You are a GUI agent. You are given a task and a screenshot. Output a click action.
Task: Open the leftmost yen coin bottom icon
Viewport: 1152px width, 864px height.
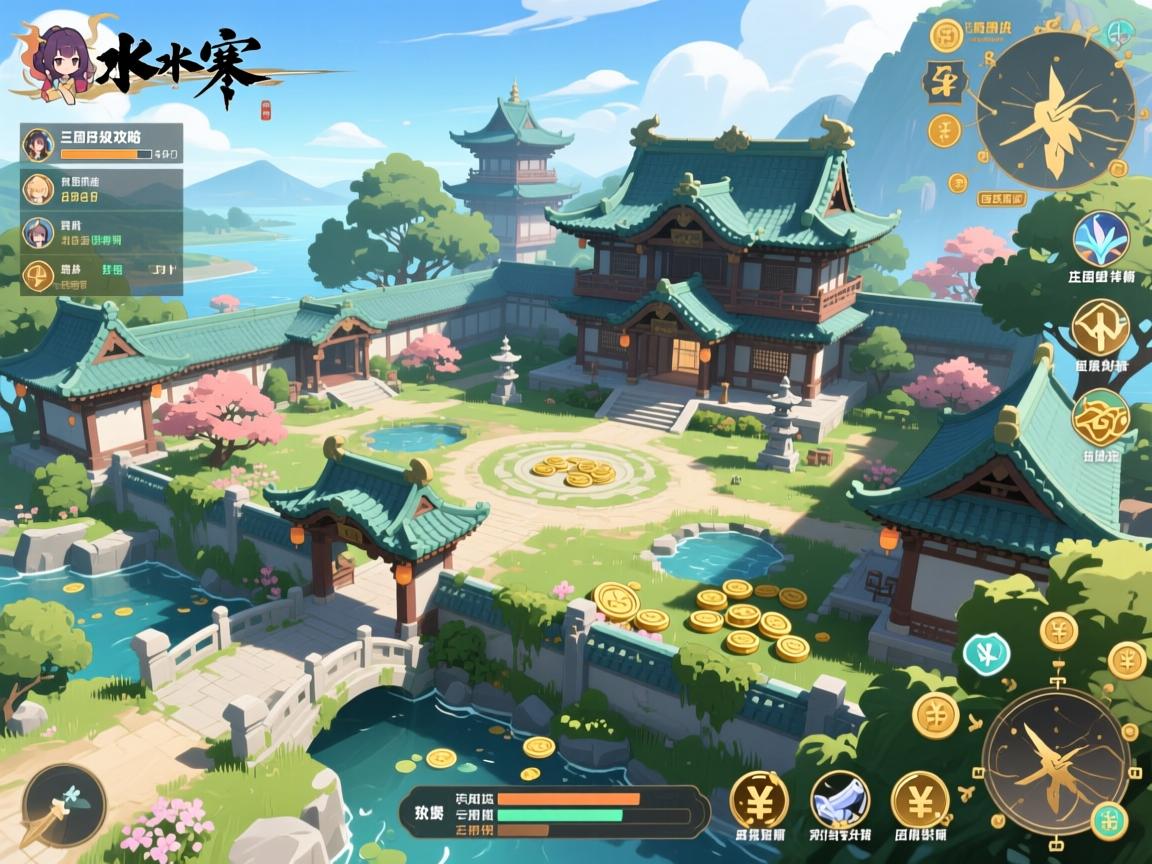(x=758, y=800)
